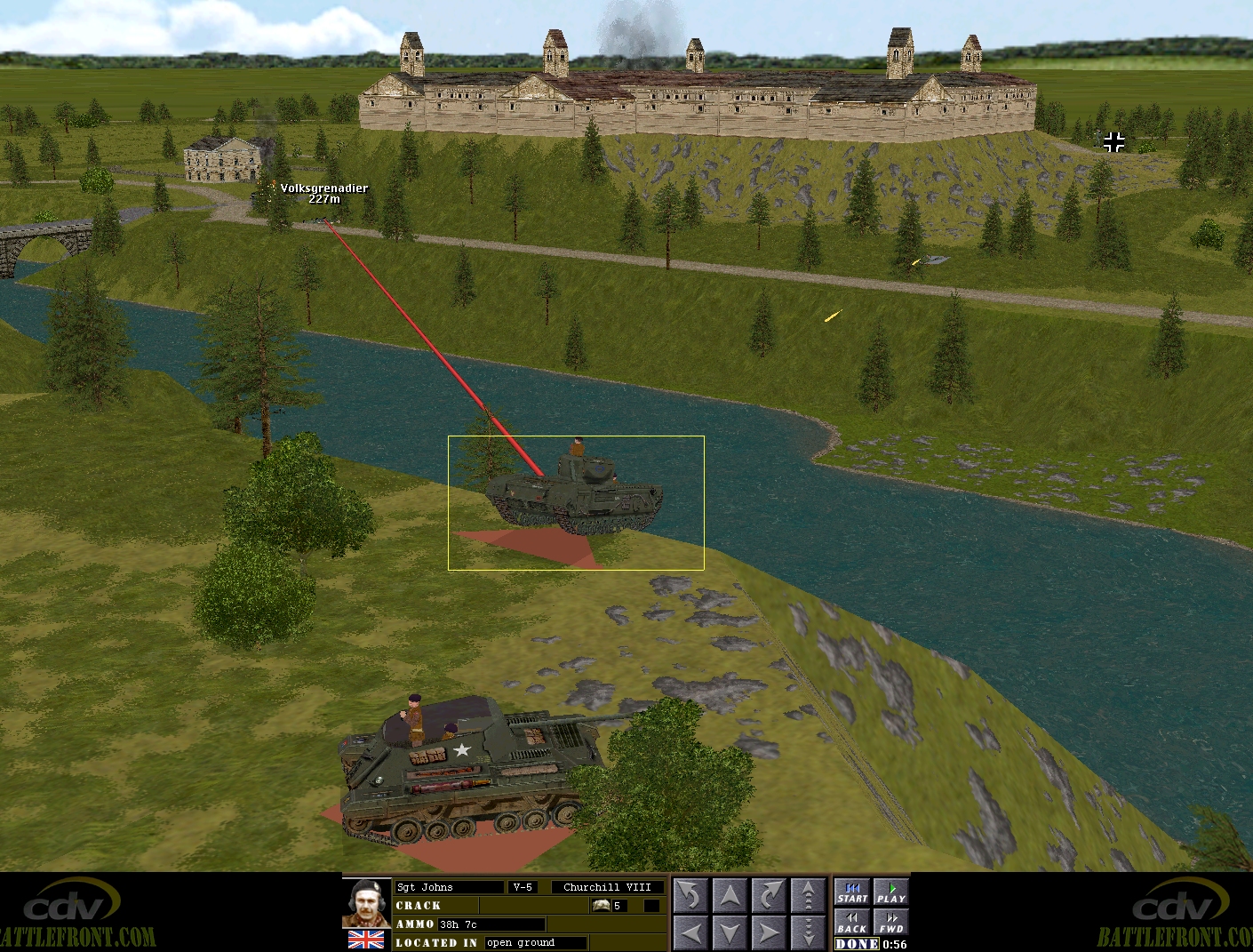Click the German cross victory flag marker
Screen dimensions: 1253x952
click(1113, 141)
